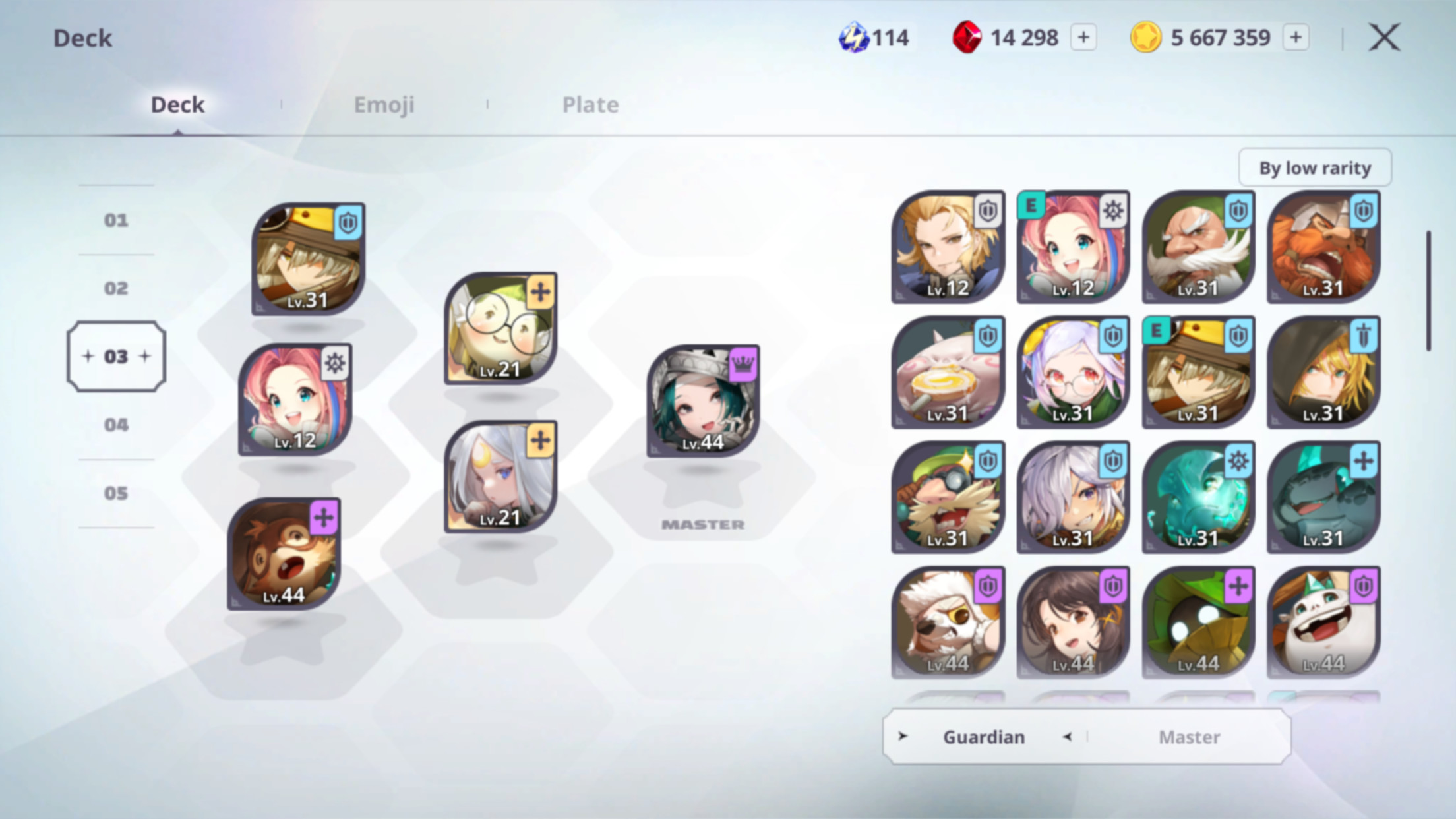Click the red gem currency icon
1456x819 pixels.
[965, 38]
